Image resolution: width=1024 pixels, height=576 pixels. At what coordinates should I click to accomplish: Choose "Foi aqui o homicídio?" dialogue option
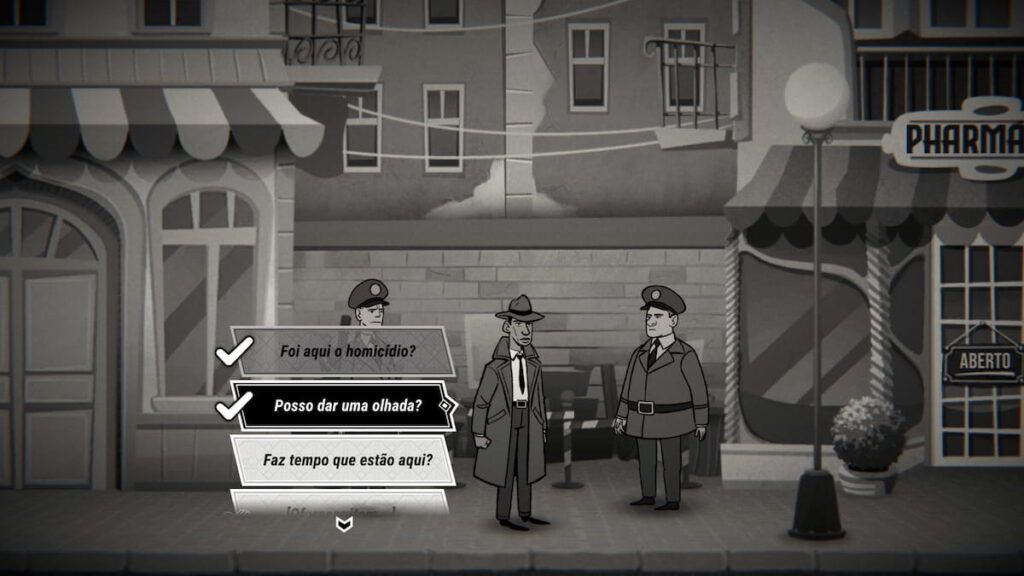tap(345, 351)
